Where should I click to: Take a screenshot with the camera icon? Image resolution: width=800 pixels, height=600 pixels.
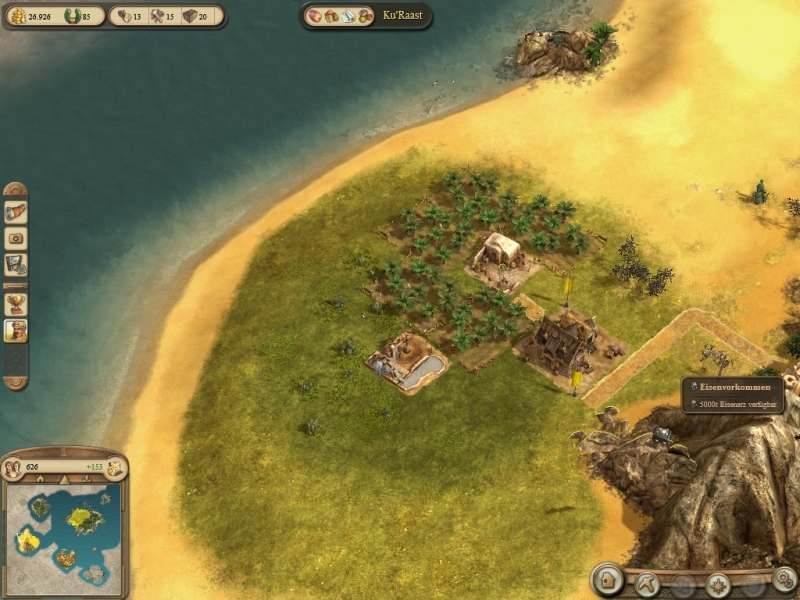(16, 239)
